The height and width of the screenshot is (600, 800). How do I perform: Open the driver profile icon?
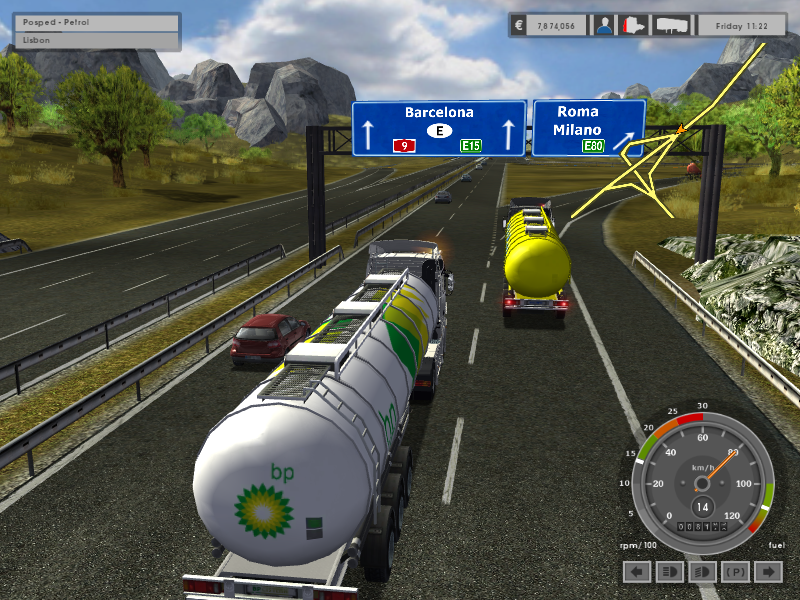point(603,25)
